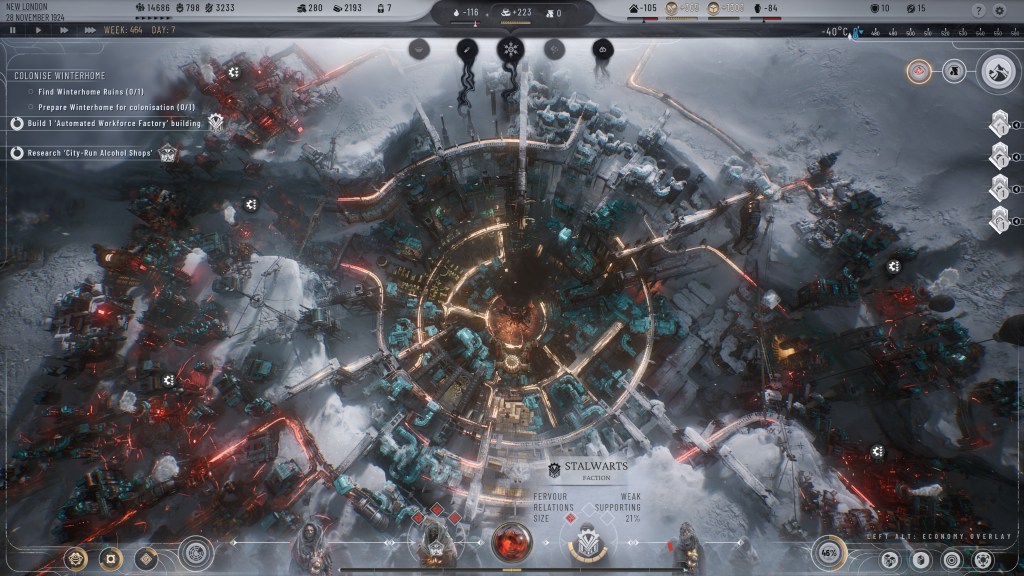Open the help question mark button

pos(978,10)
